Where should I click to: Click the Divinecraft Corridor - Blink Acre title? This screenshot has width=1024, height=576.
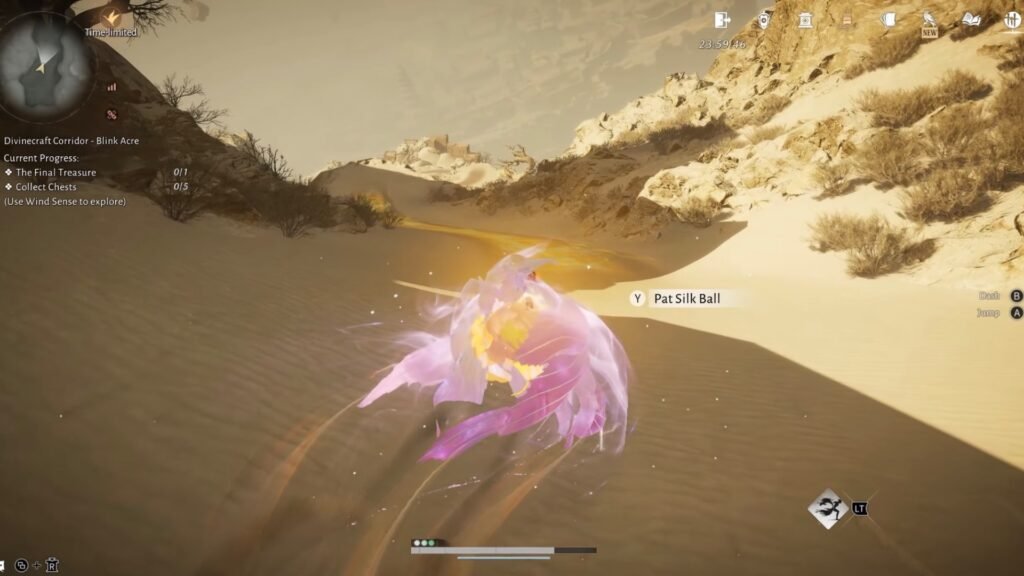[71, 141]
